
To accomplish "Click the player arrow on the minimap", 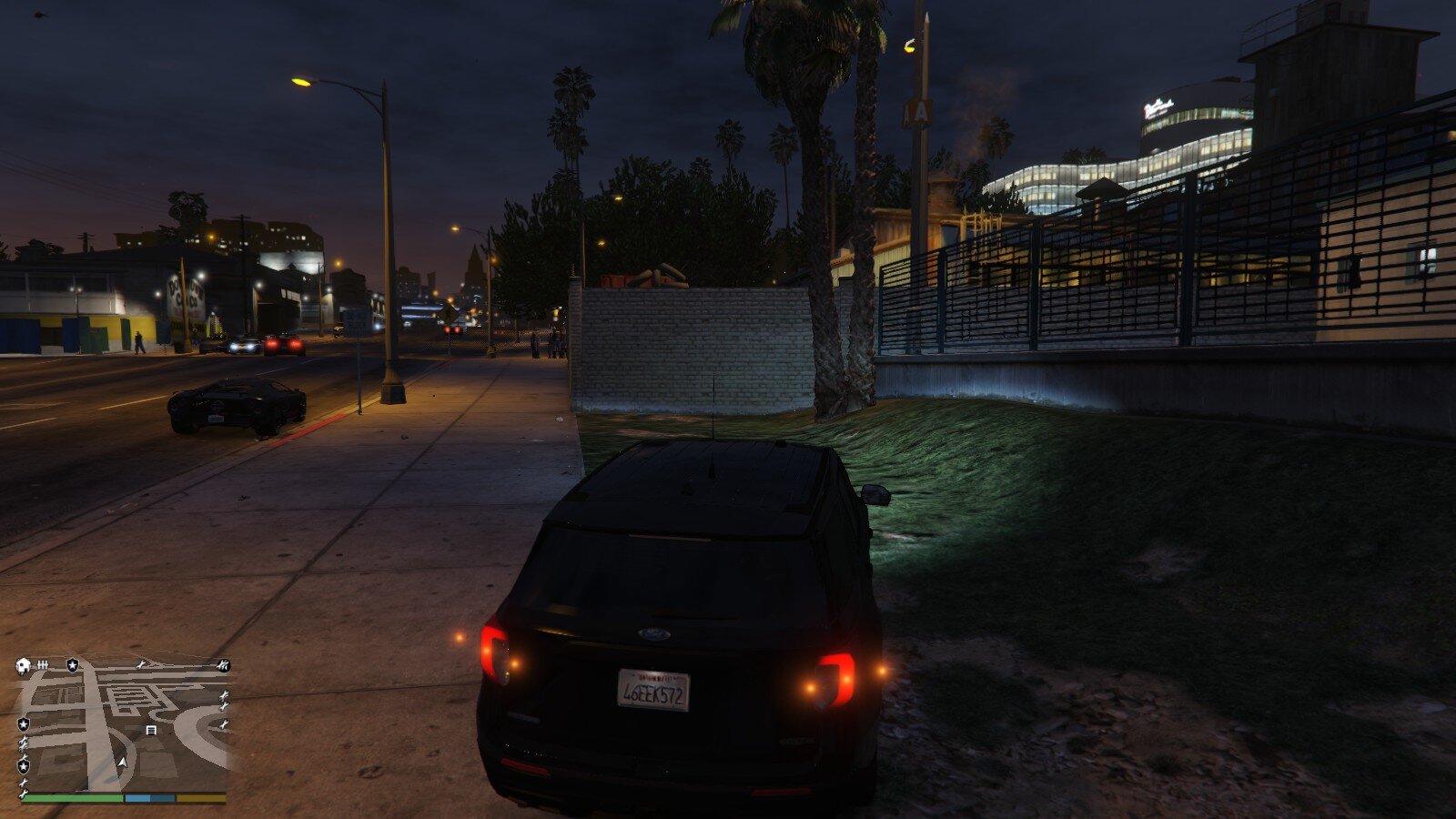I will 122,762.
